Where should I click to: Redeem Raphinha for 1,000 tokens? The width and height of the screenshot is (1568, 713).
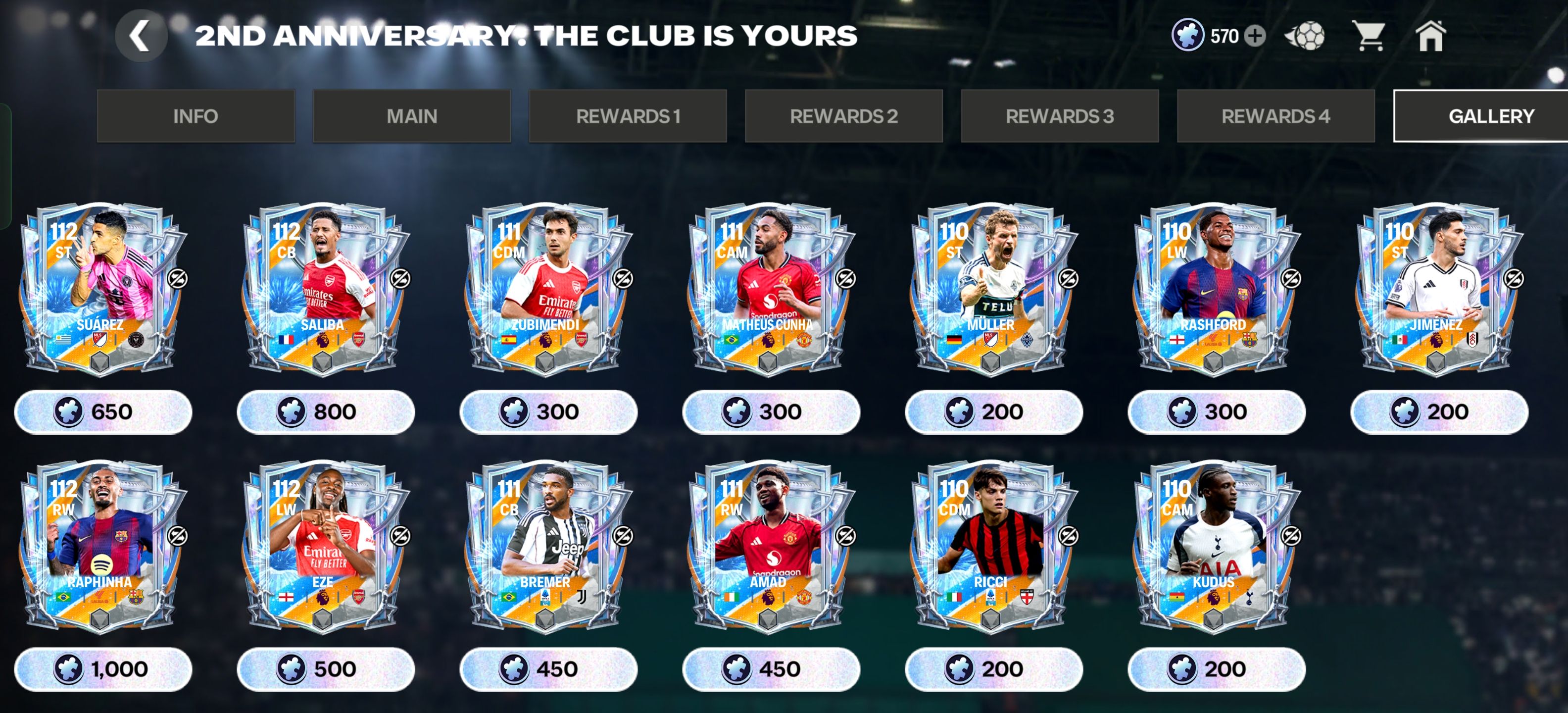102,669
